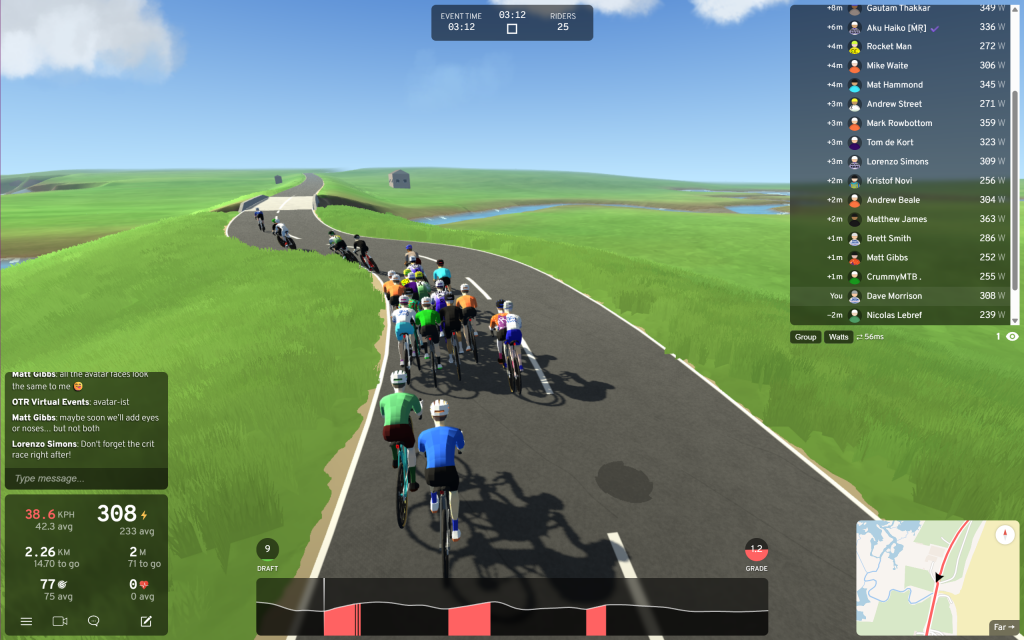Click the stop square in event timer
This screenshot has height=640, width=1024.
coord(512,29)
